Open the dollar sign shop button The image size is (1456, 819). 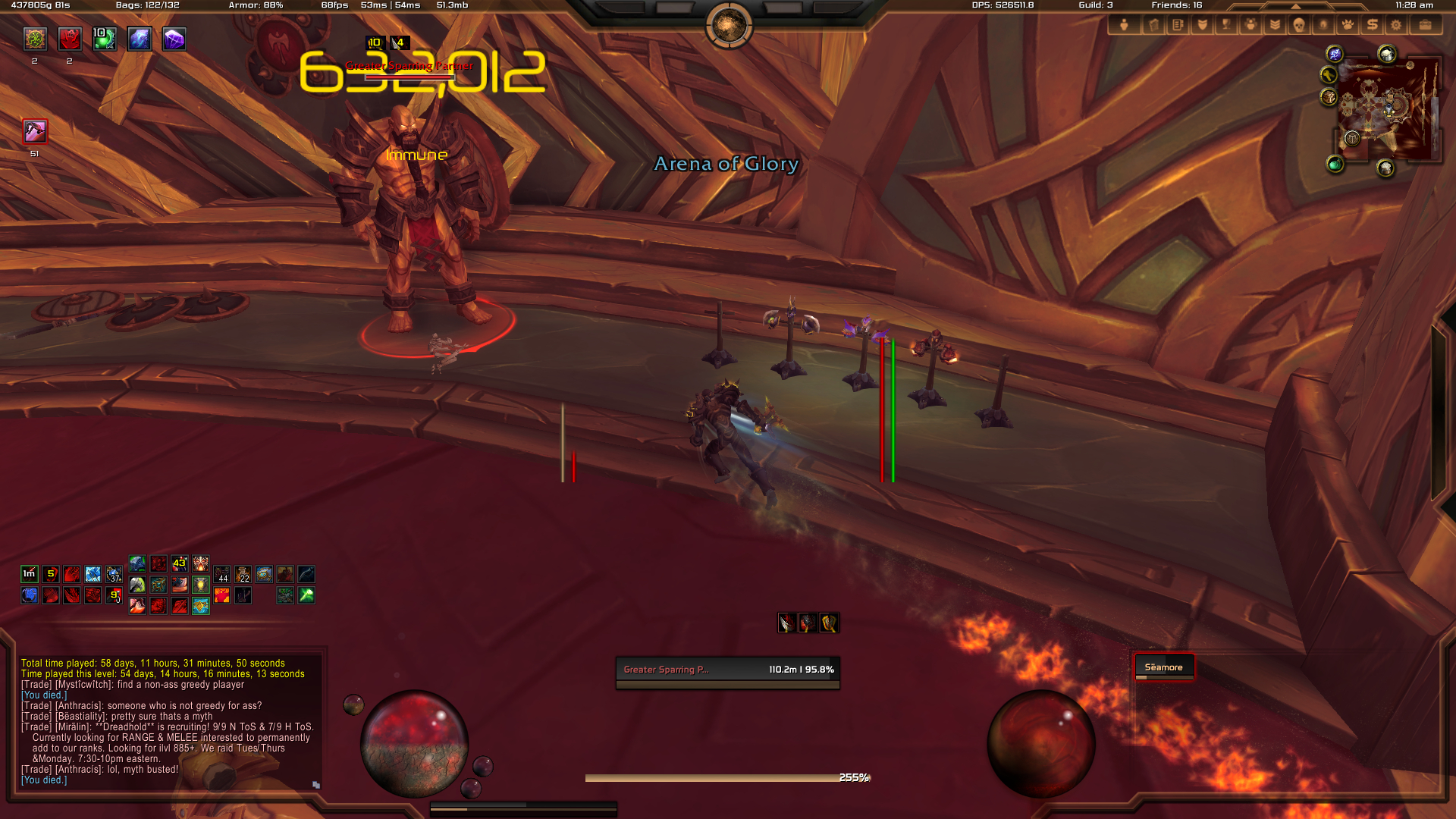coord(1372,25)
